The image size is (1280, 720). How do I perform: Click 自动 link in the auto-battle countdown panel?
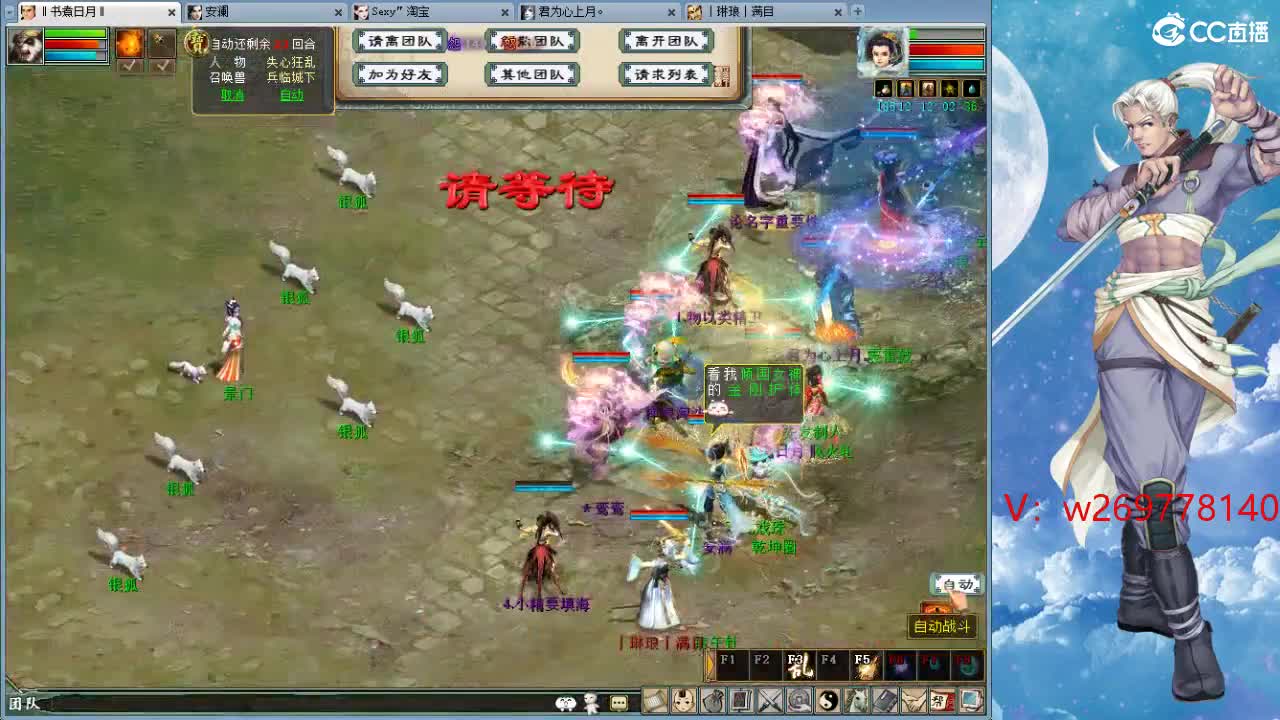292,95
